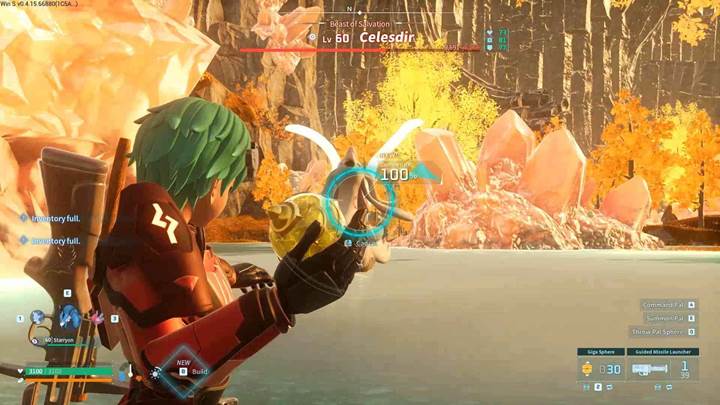Viewport: 720px width, 405px height.
Task: Click the Command Pal action label
Action: [663, 304]
